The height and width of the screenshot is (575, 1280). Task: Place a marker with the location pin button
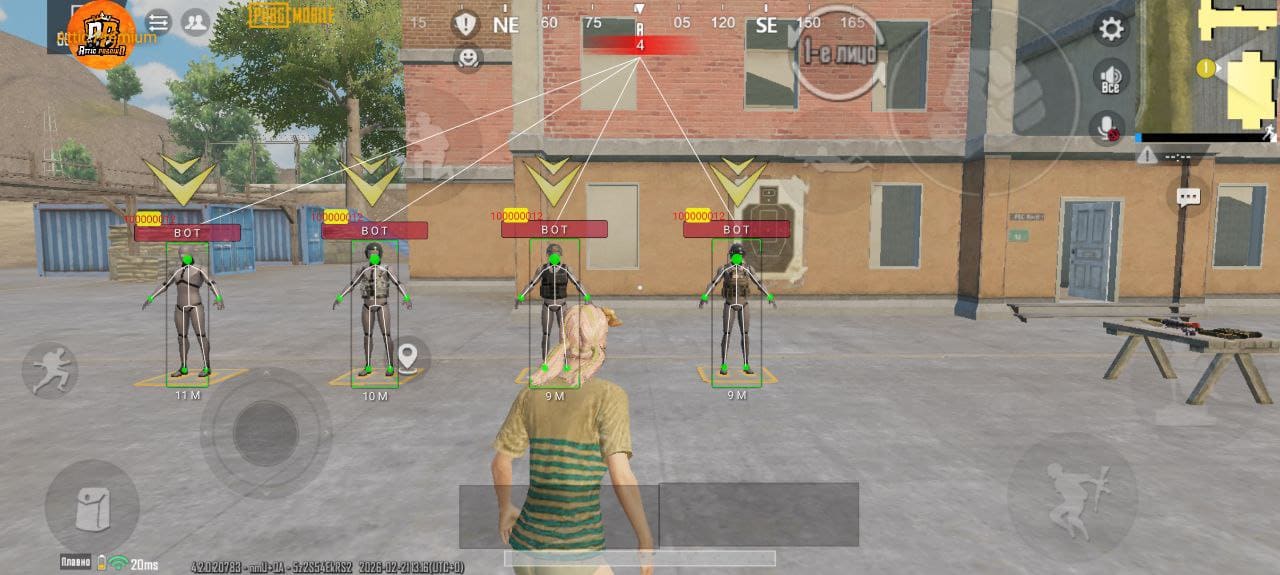click(x=407, y=357)
